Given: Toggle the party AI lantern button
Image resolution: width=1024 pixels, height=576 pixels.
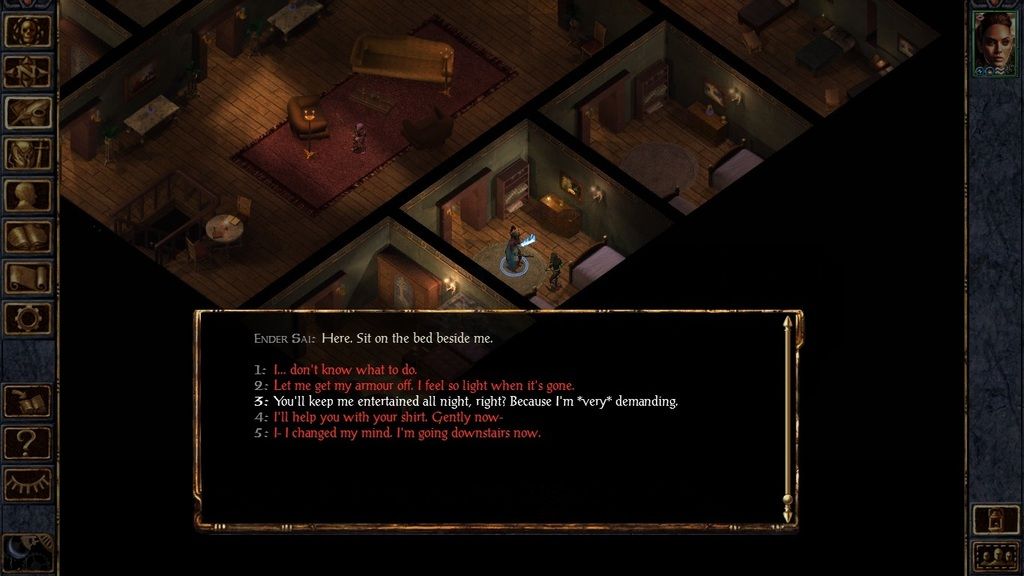Looking at the screenshot, I should click(x=995, y=518).
